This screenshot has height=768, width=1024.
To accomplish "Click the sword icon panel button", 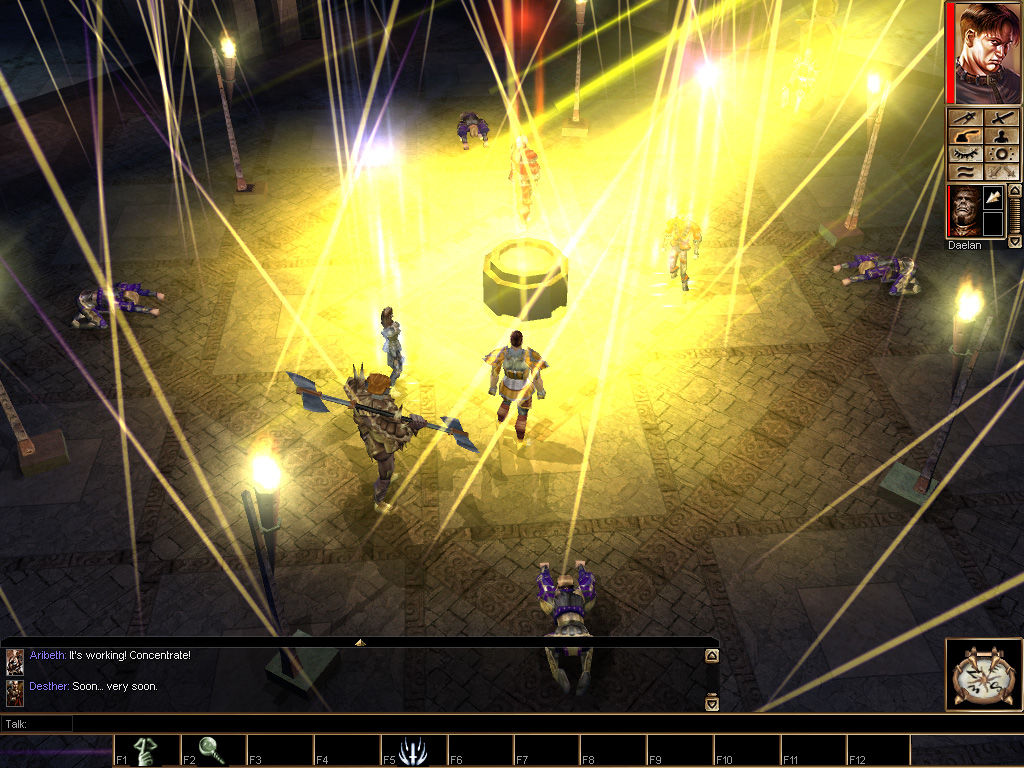I will click(1003, 118).
